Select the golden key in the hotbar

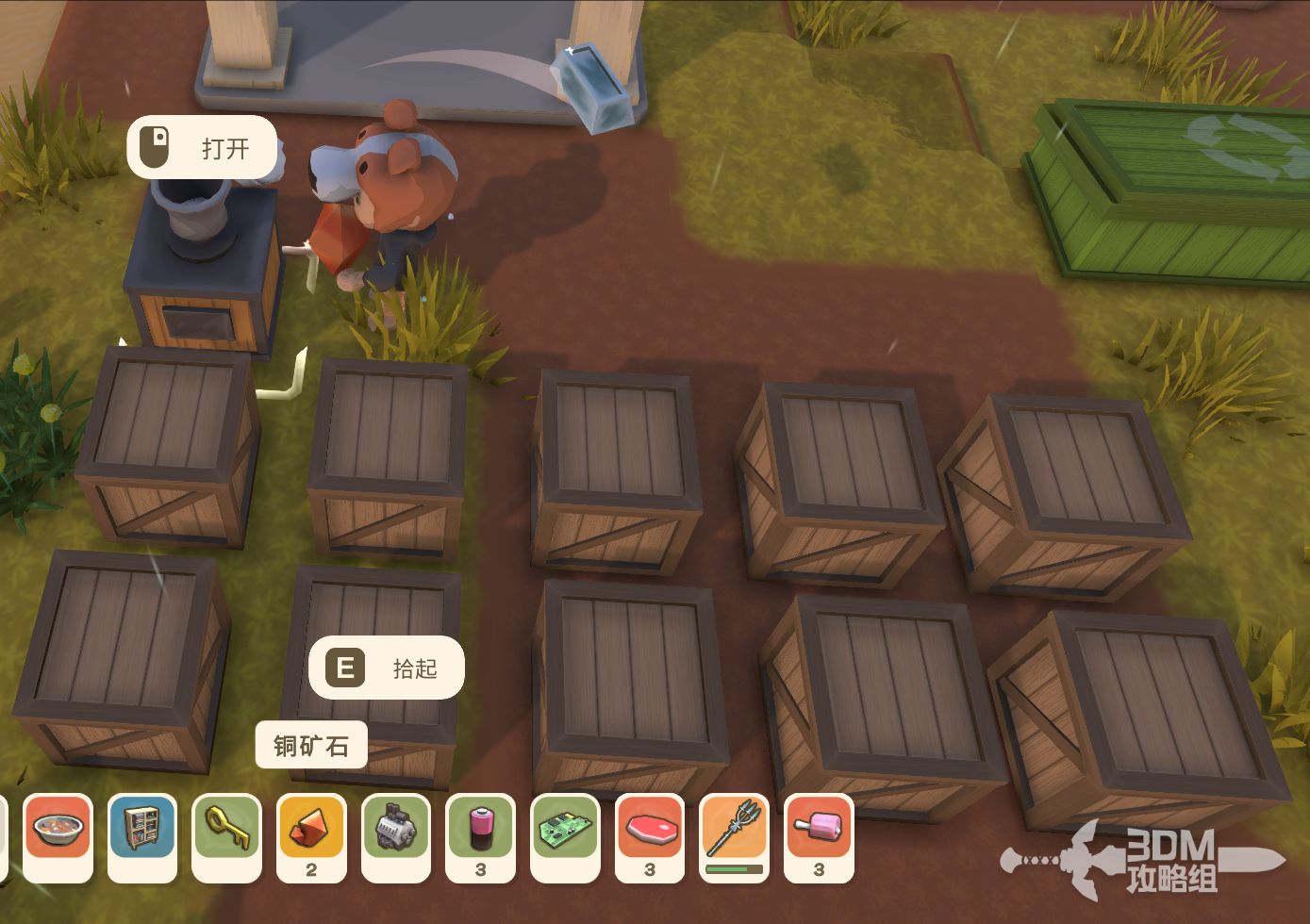pos(227,836)
